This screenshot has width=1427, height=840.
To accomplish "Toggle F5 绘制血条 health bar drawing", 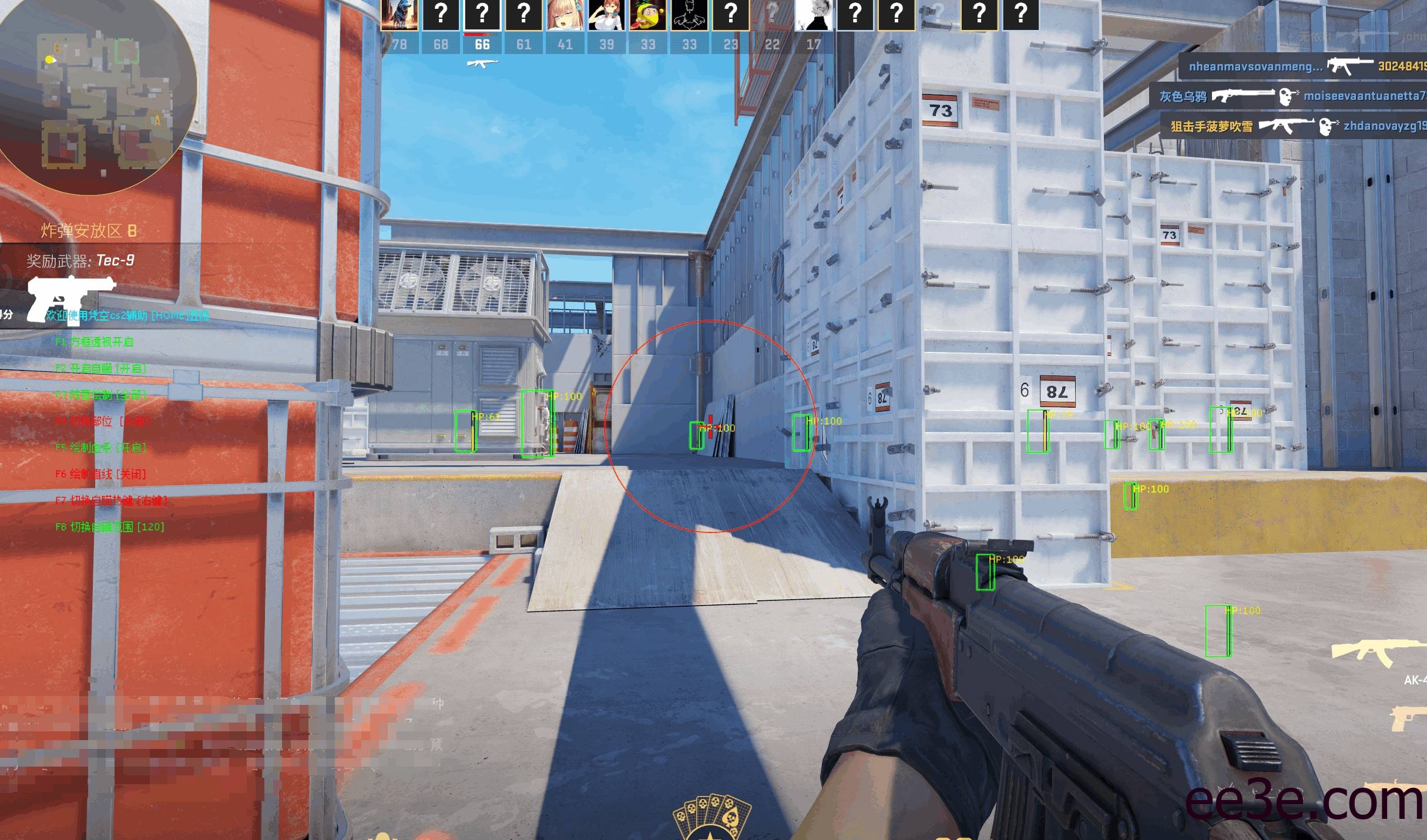I will pos(101,448).
